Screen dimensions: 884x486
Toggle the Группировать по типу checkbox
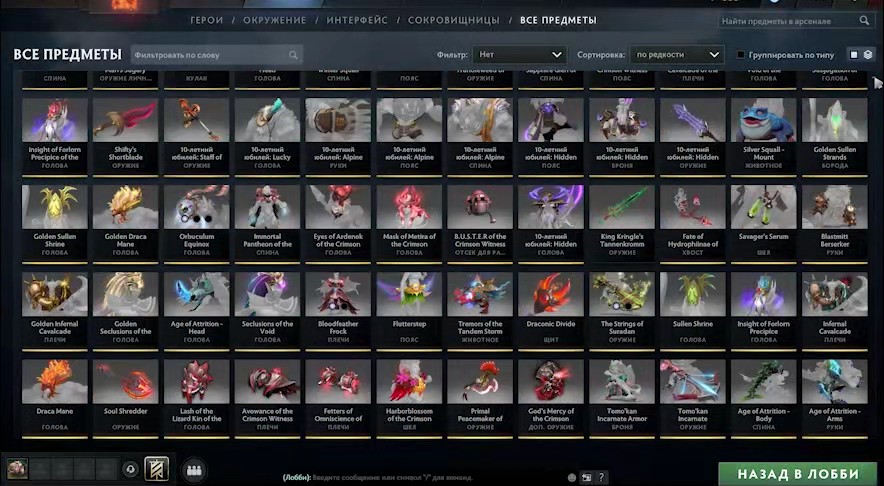741,55
